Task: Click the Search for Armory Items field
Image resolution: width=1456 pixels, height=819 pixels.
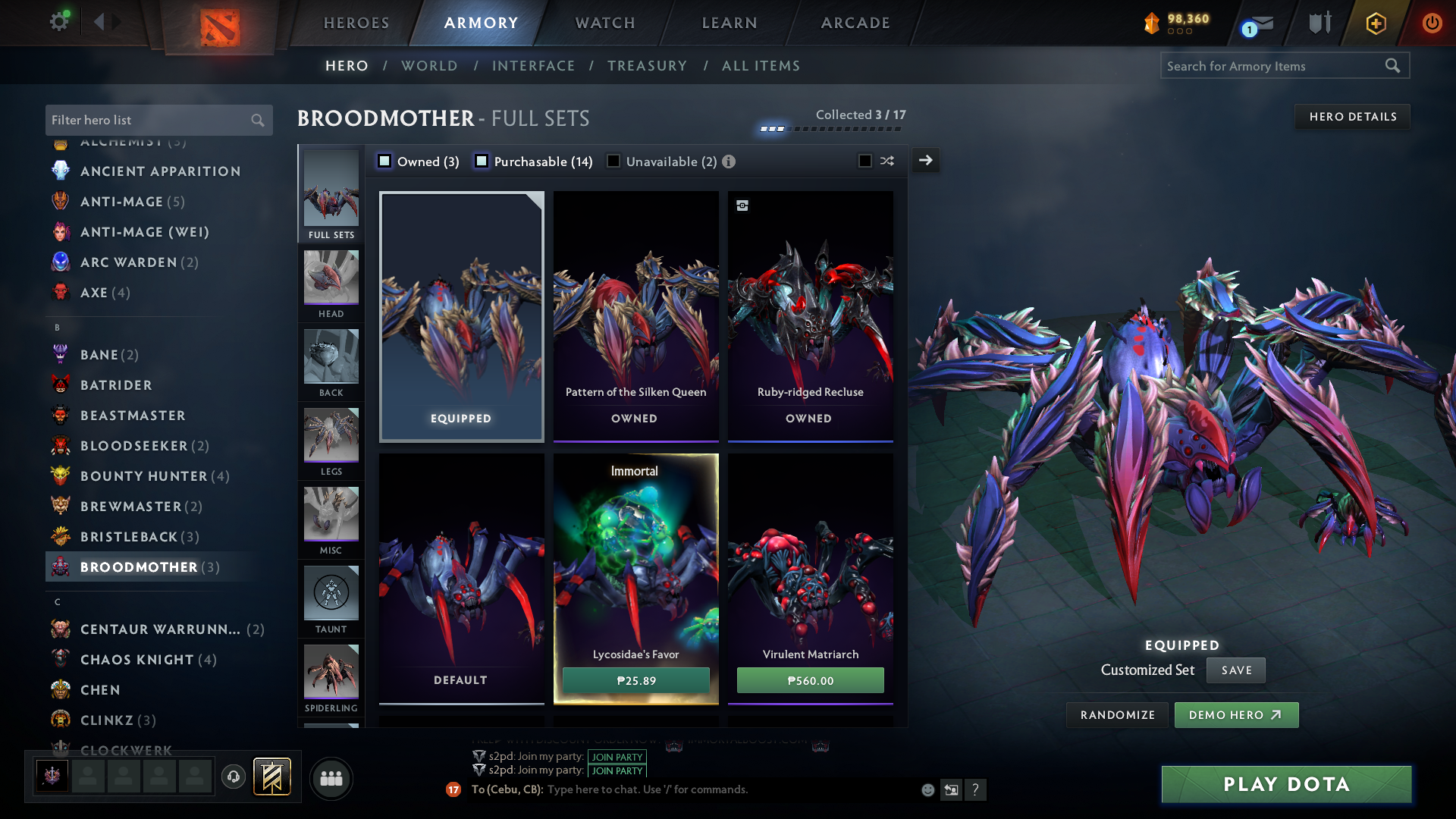Action: pos(1274,66)
